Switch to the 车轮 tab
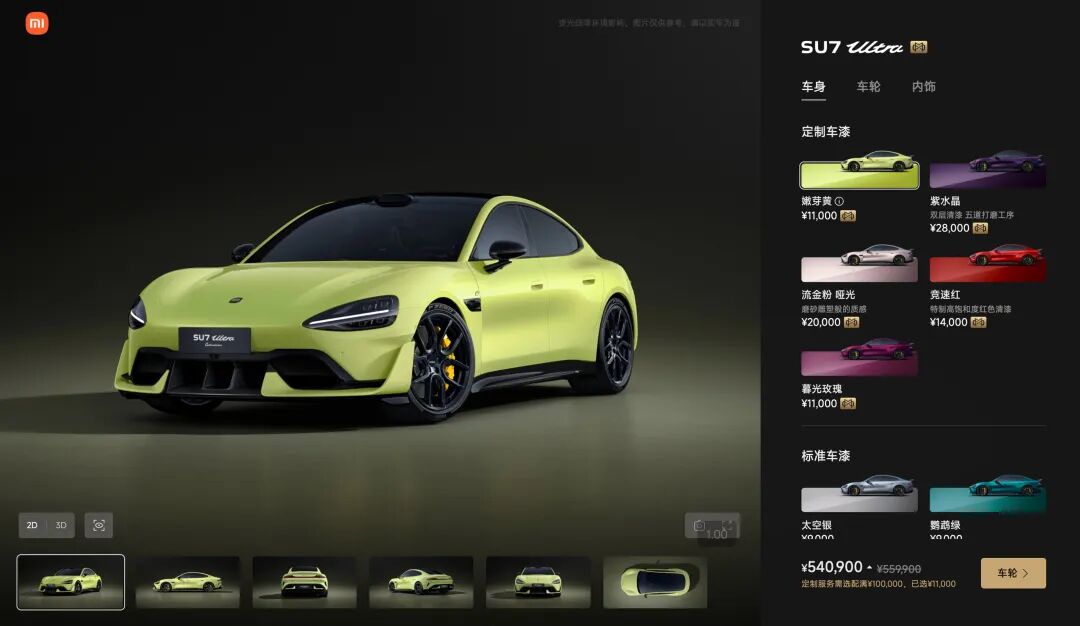Screen dimensions: 1080x626 tap(868, 87)
